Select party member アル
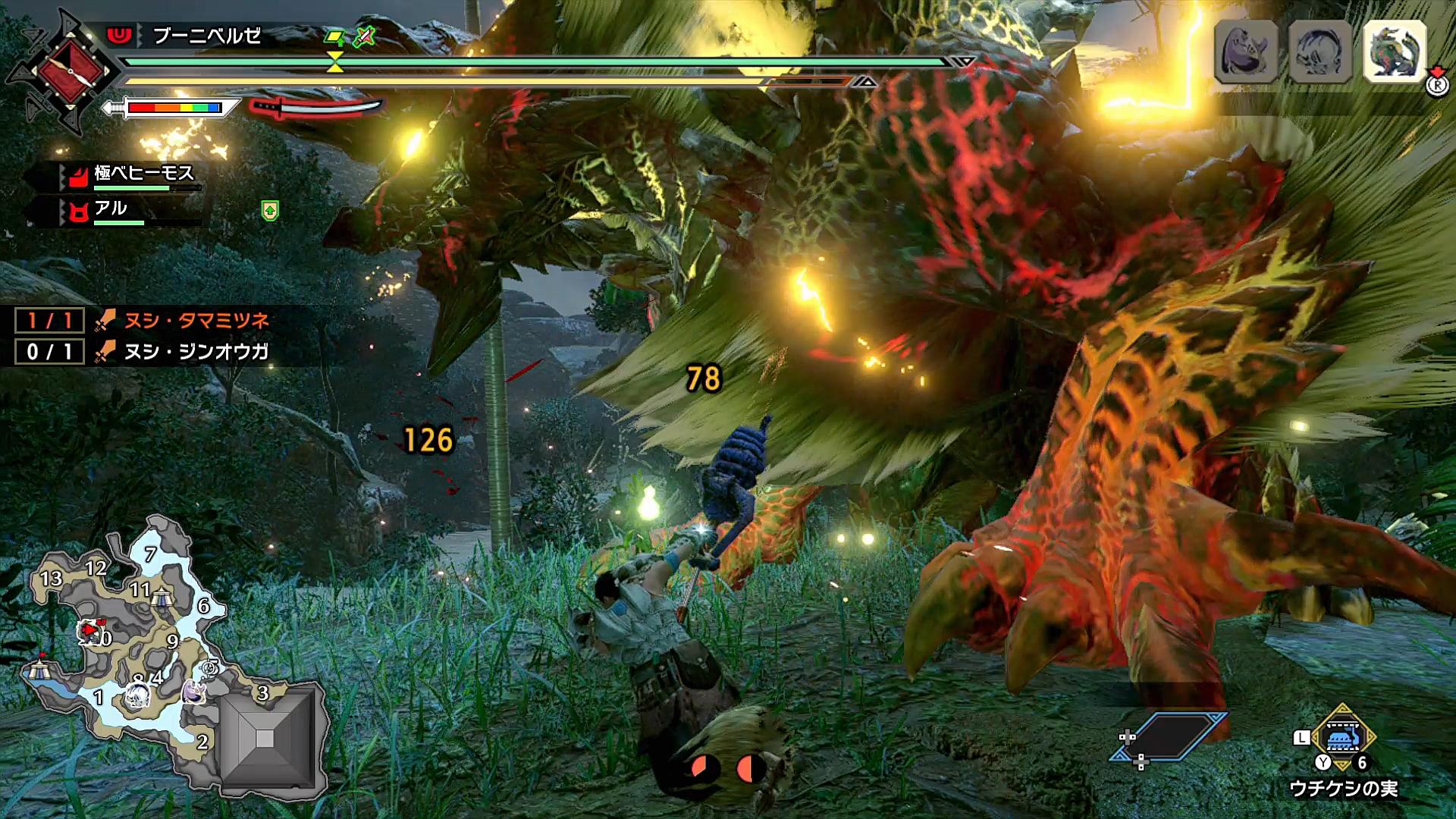 (x=111, y=209)
